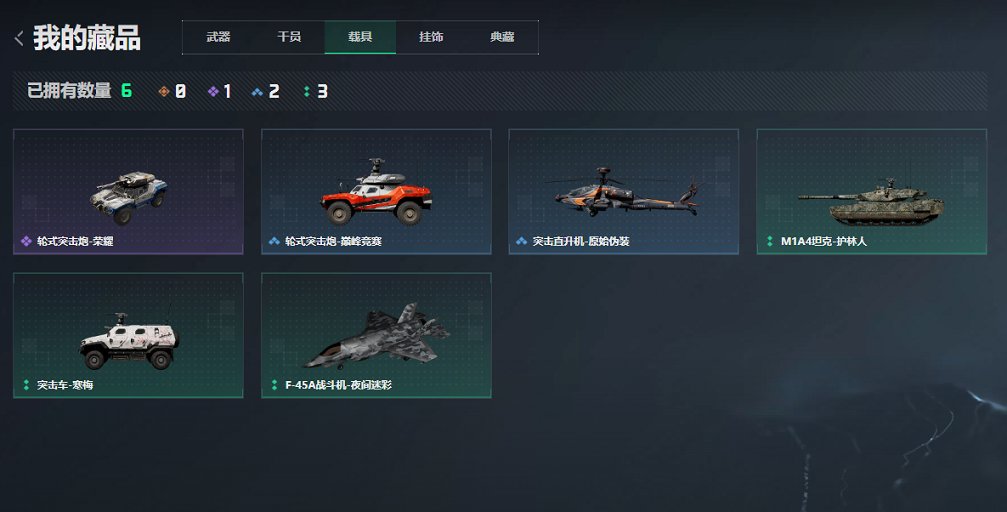Image resolution: width=1007 pixels, height=512 pixels.
Task: Select the 轮式突击炮-荣耀 vehicle card
Action: pyautogui.click(x=128, y=191)
